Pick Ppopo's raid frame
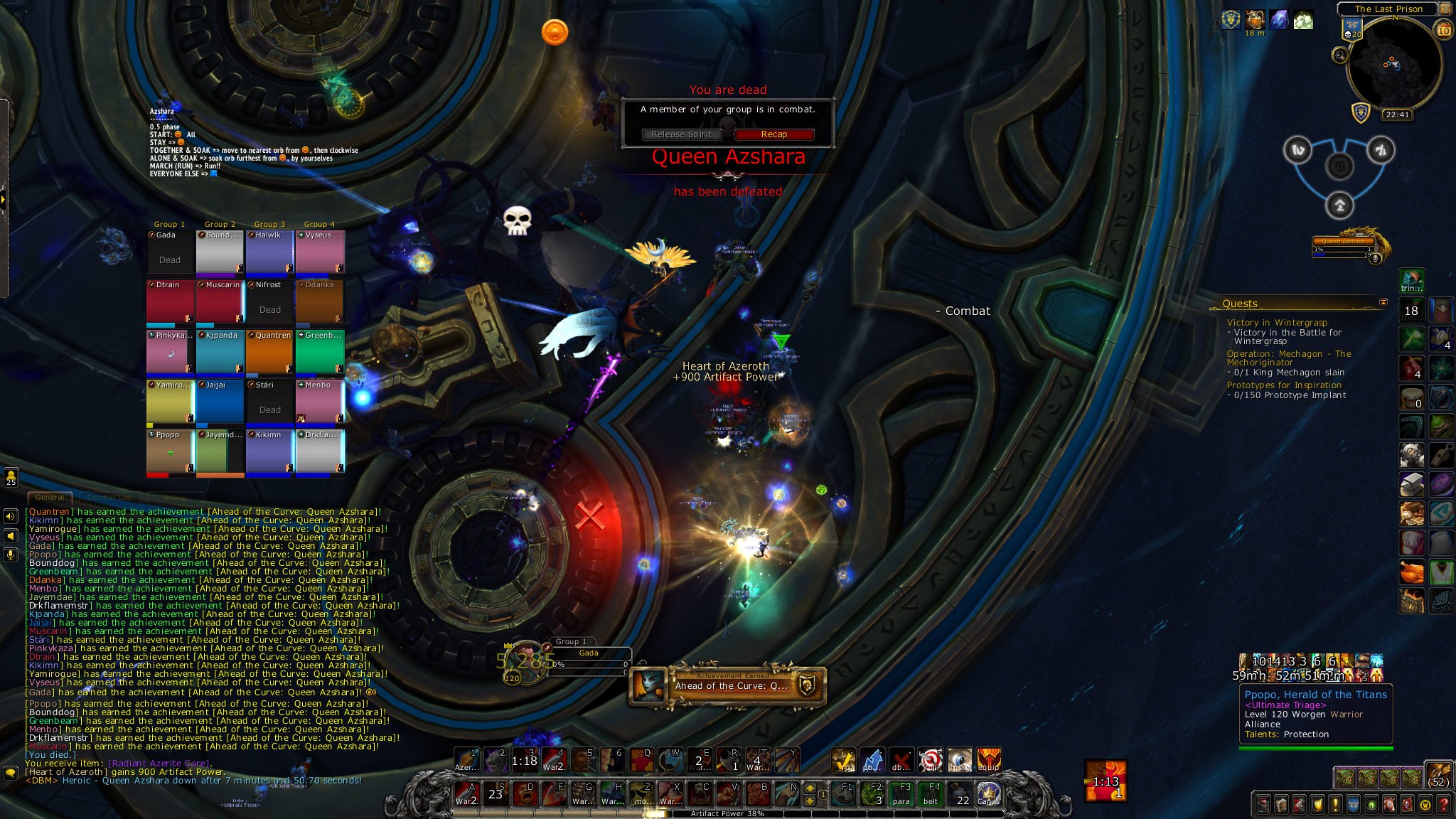Viewport: 1456px width, 819px height. click(170, 452)
